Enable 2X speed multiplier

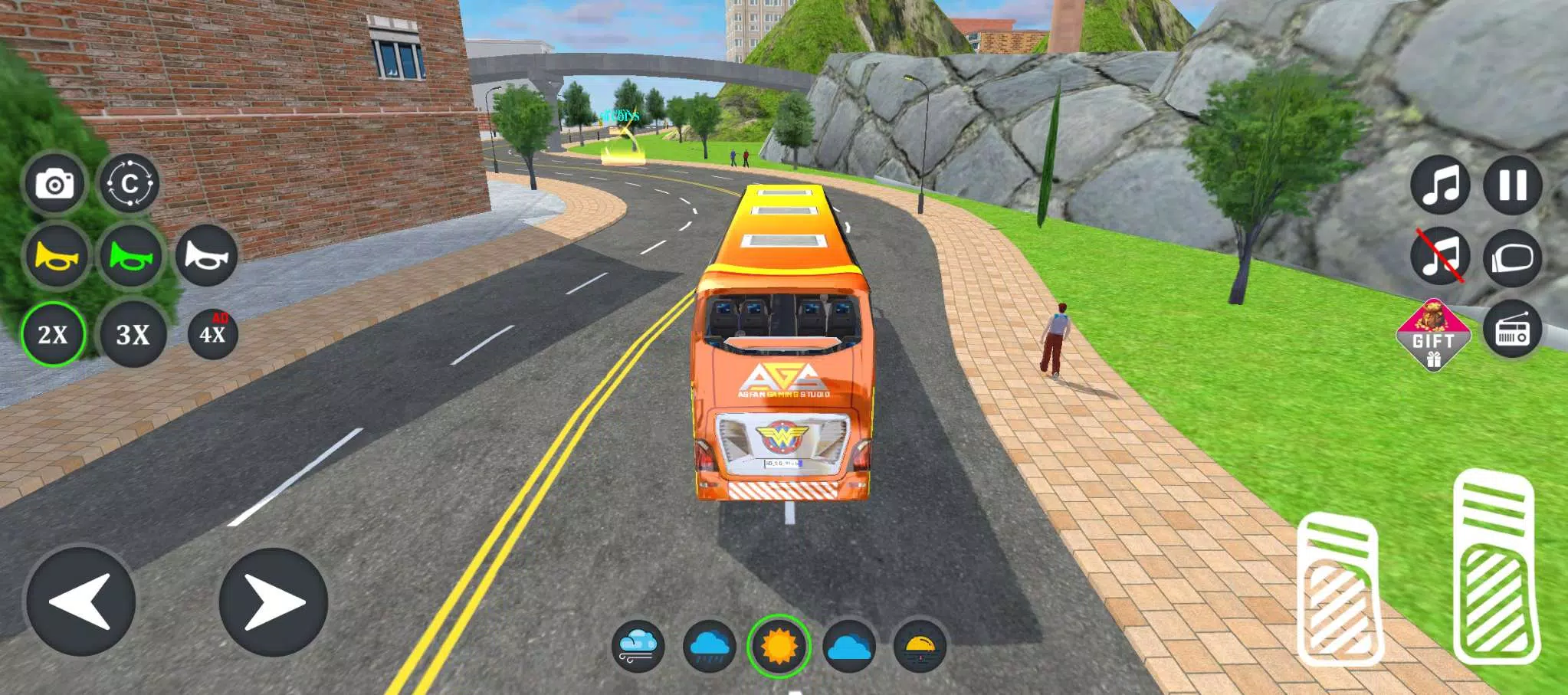[x=54, y=333]
